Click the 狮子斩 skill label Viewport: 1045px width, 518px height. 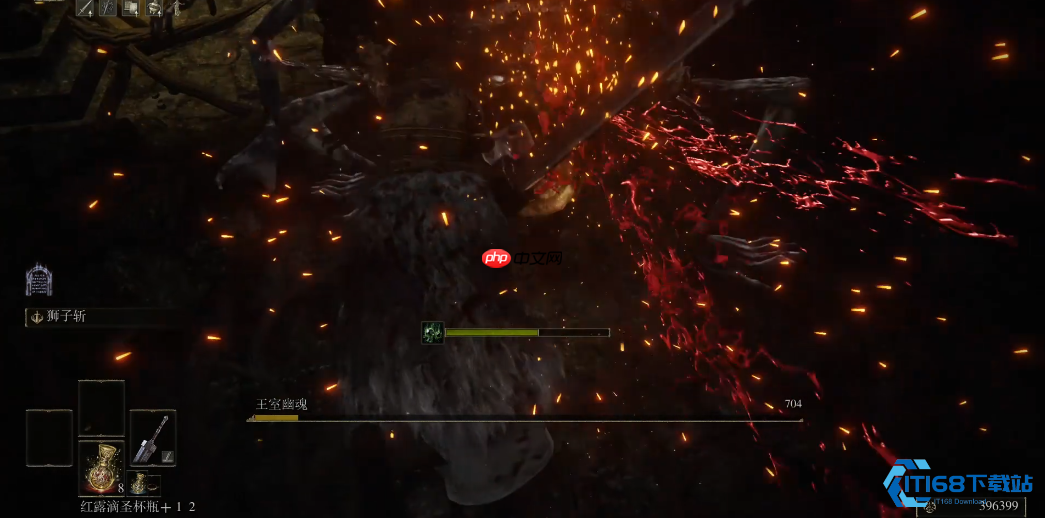(67, 316)
